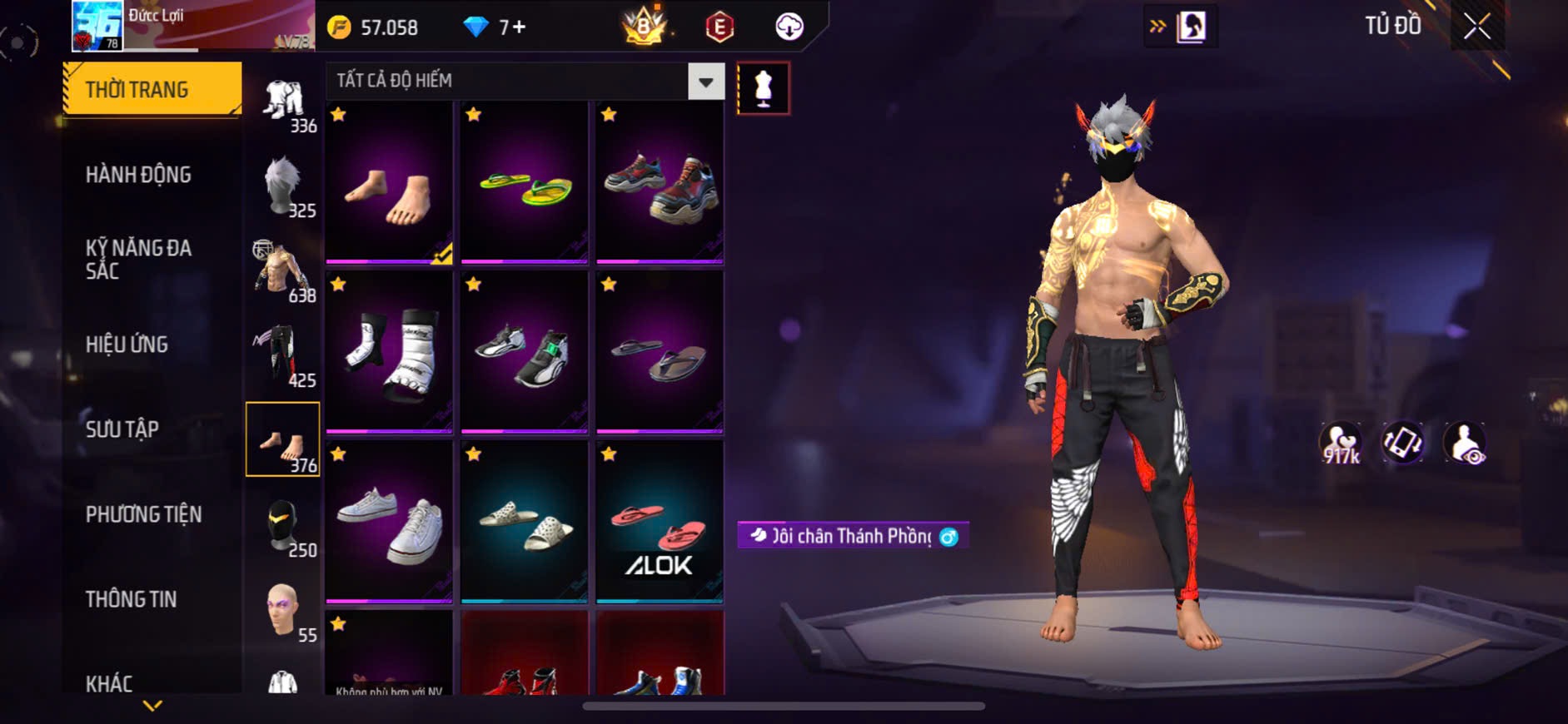Click the mannequin outfit preset button

(763, 88)
